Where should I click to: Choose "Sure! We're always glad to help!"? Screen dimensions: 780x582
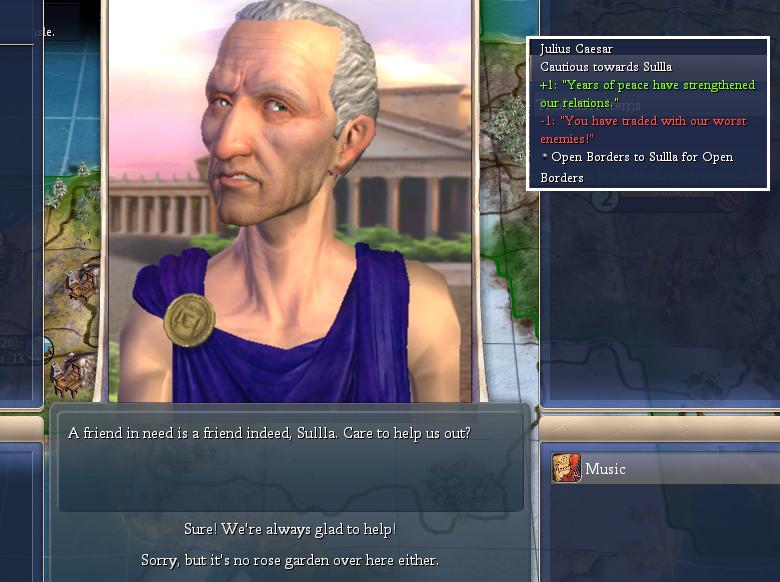(290, 529)
